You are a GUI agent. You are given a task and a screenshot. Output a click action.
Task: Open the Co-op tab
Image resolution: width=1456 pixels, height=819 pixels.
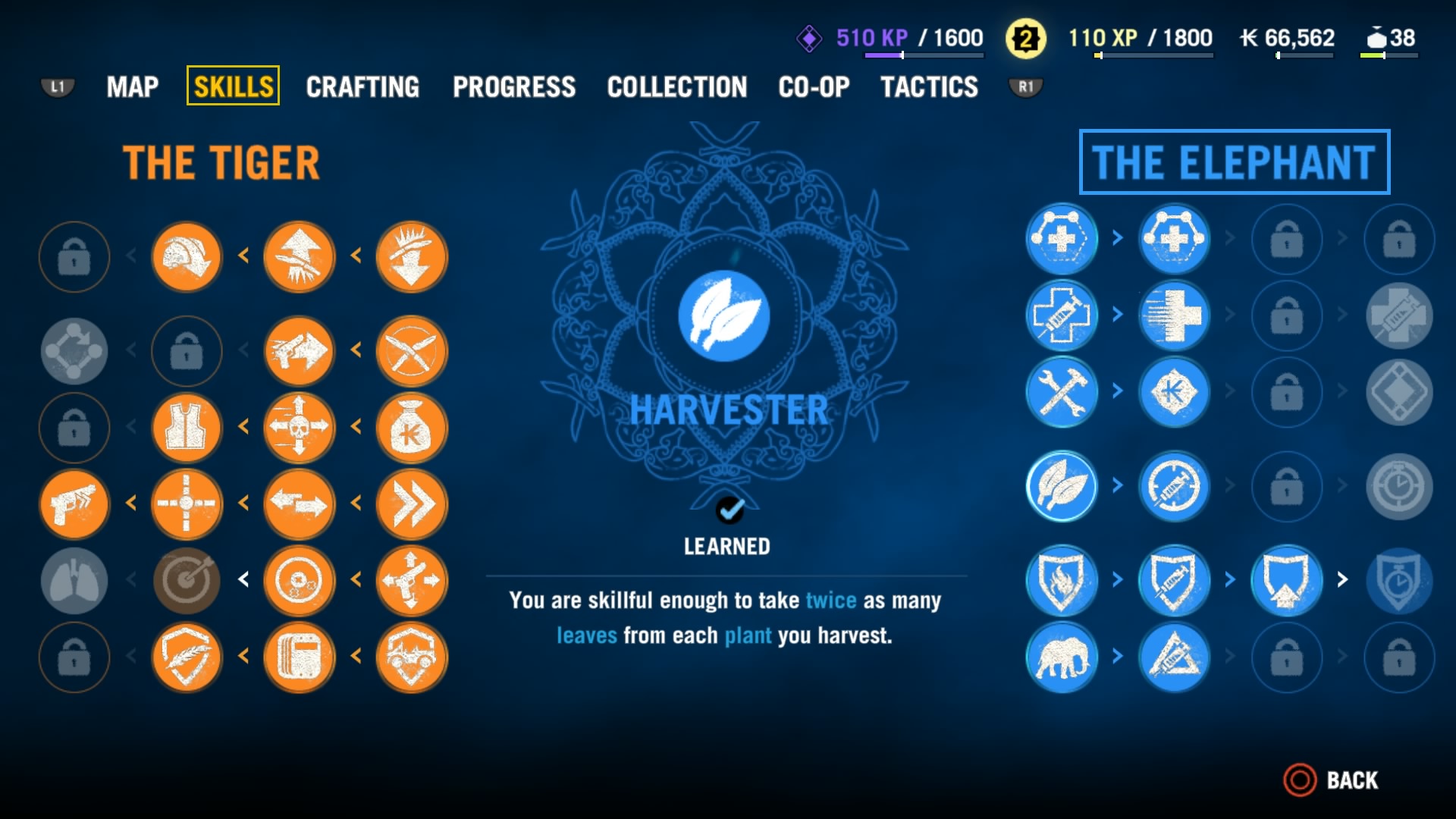pos(814,87)
